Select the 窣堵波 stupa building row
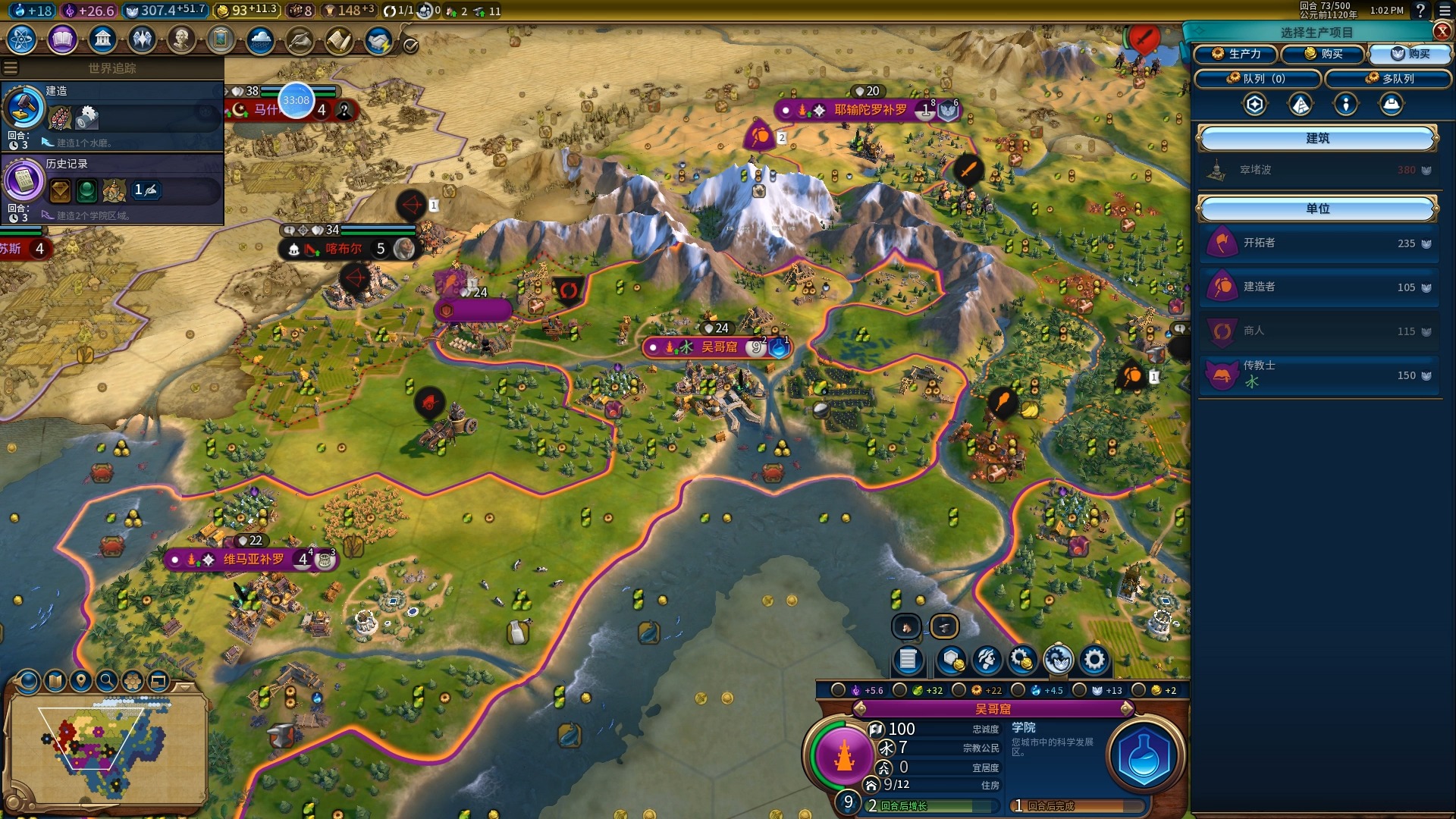The width and height of the screenshot is (1456, 819). [x=1318, y=171]
